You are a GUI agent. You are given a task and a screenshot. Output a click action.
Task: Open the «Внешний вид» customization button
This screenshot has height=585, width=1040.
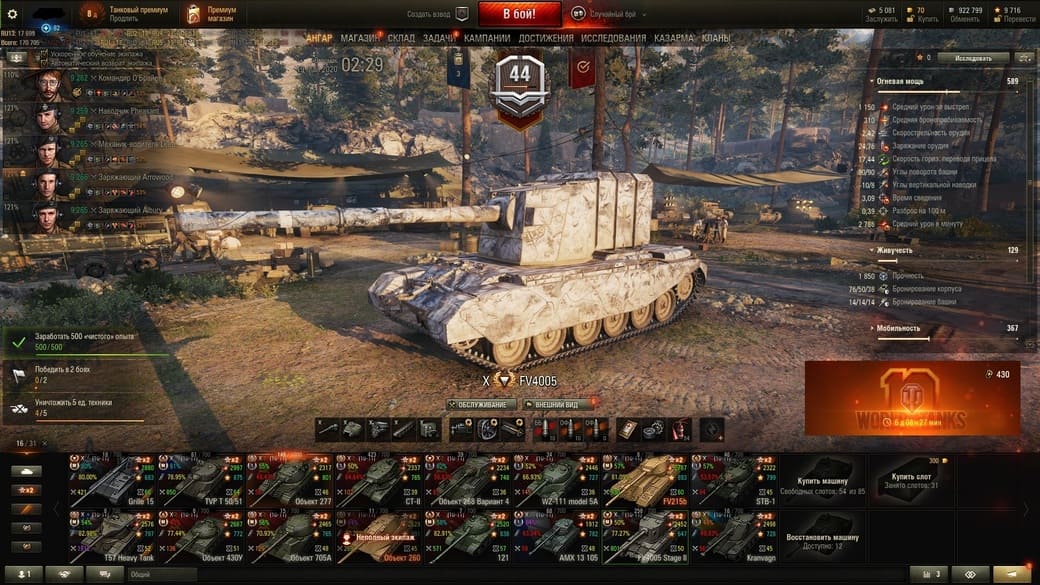558,405
